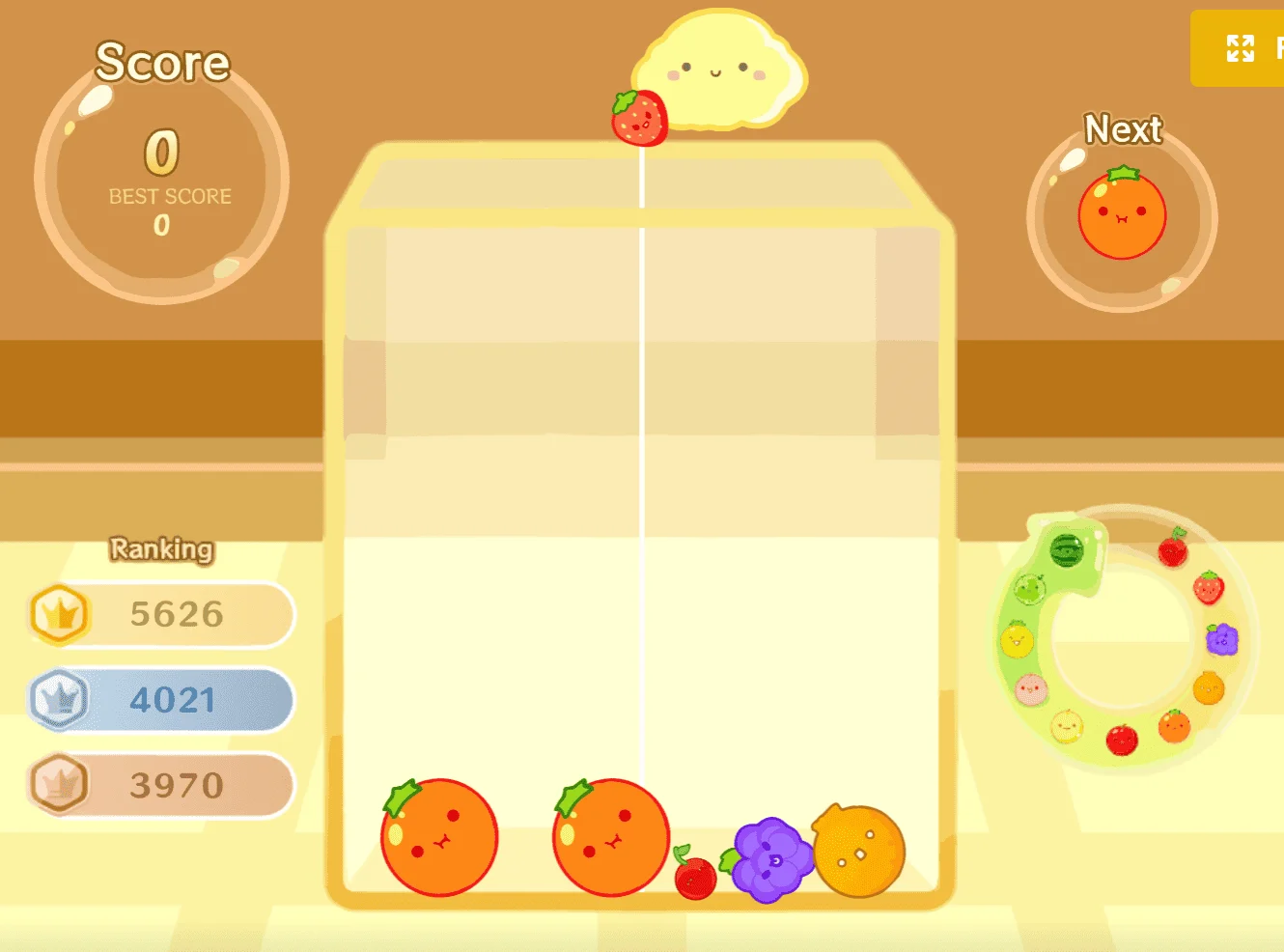This screenshot has height=952, width=1284.
Task: Tap the apple icon in the fruit circle
Action: click(x=1121, y=738)
